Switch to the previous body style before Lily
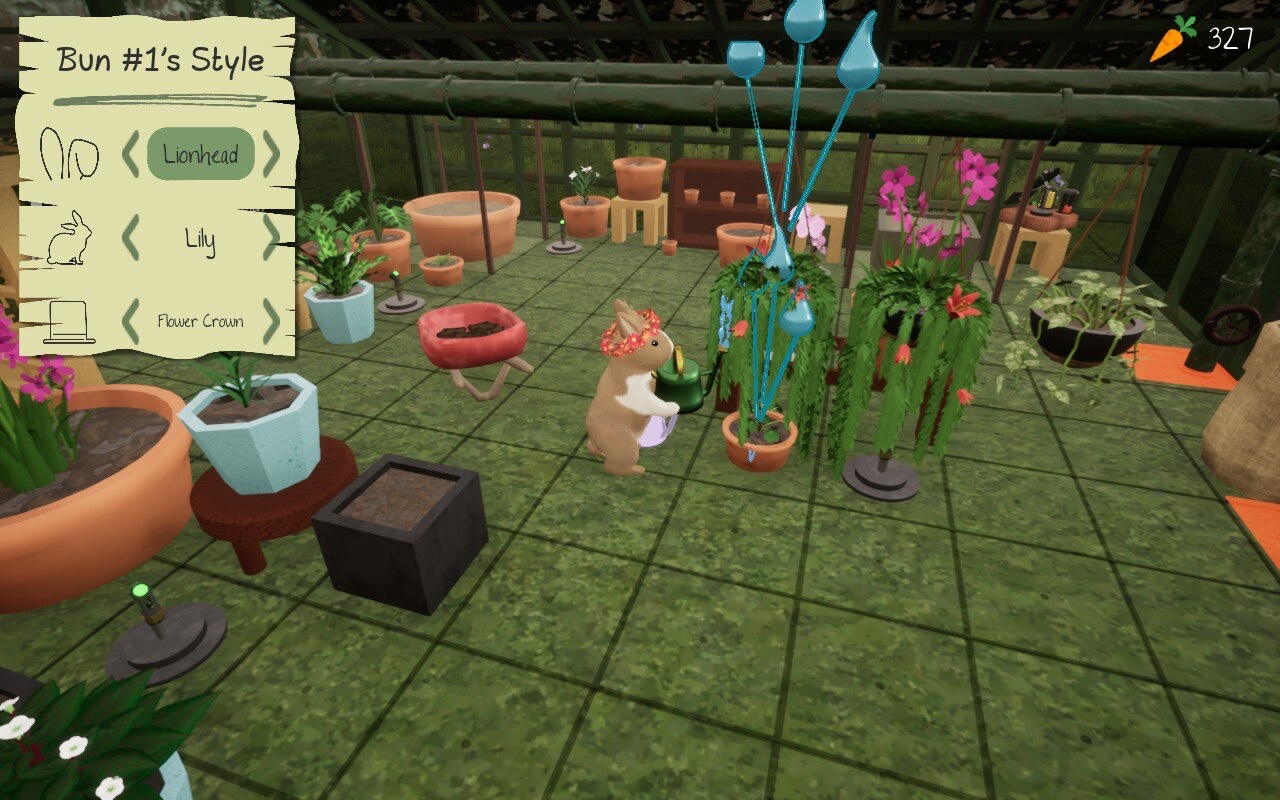1280x800 pixels. coord(130,238)
